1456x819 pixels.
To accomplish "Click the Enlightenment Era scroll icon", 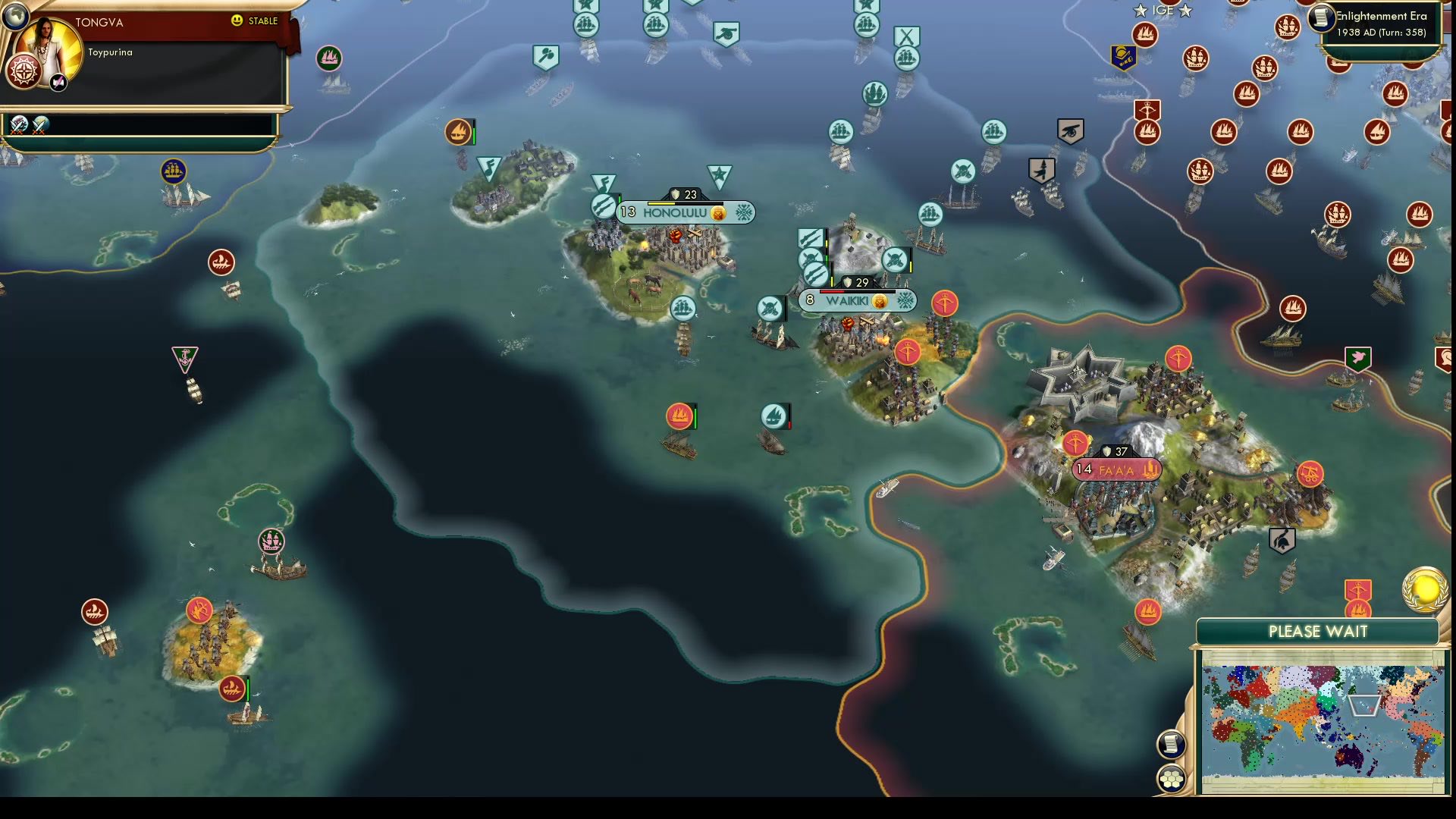I will (x=1320, y=19).
